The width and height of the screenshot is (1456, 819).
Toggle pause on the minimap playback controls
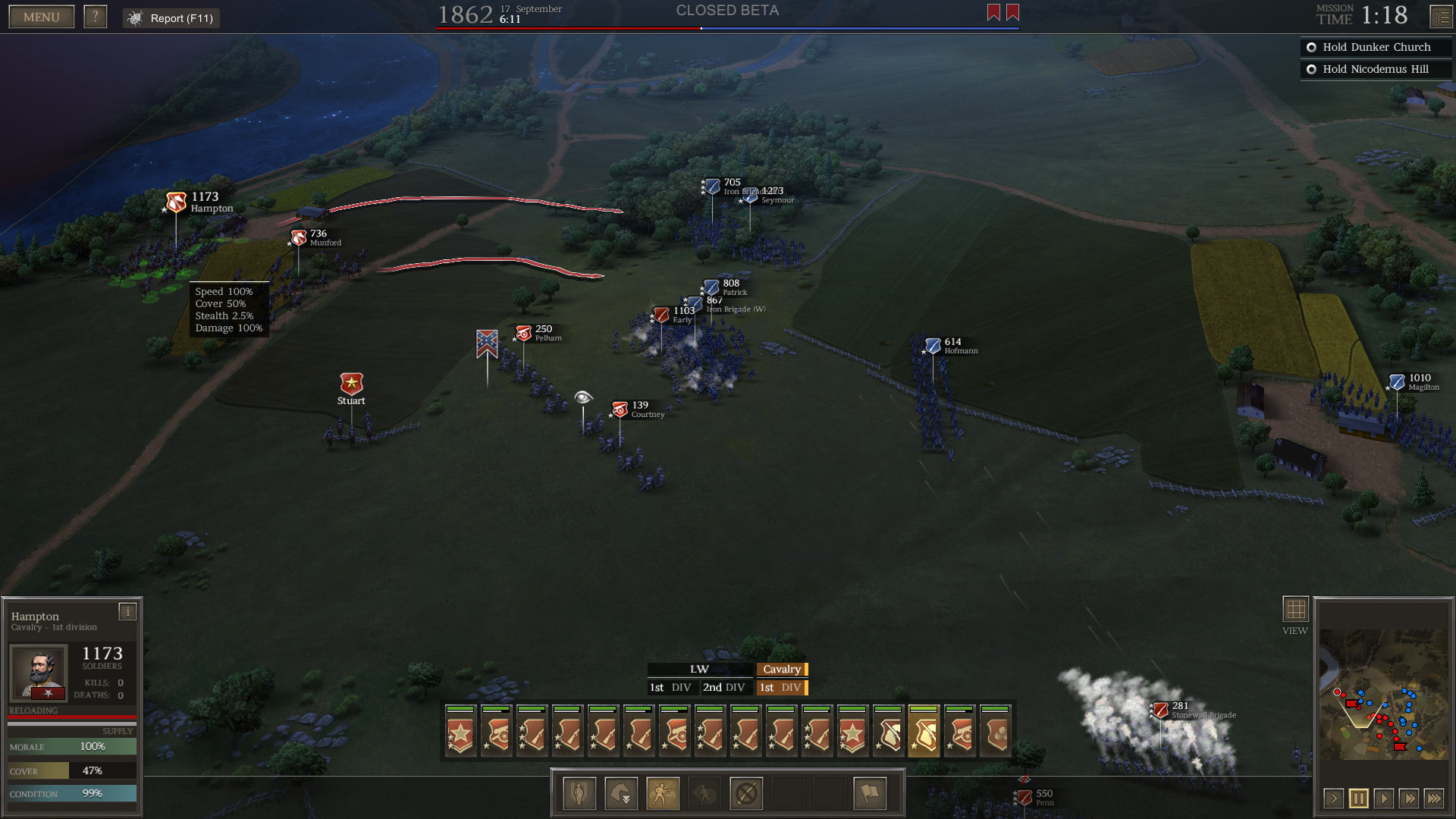click(x=1359, y=799)
